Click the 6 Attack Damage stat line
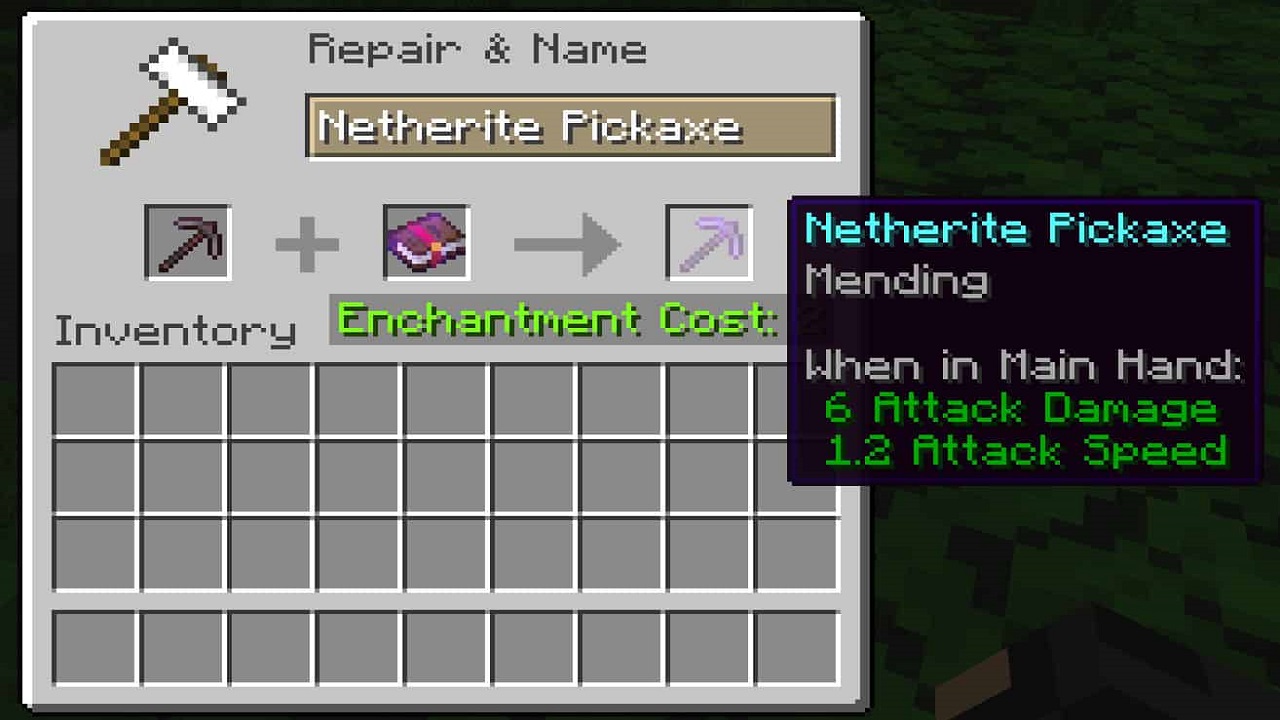The width and height of the screenshot is (1280, 720). [1022, 408]
